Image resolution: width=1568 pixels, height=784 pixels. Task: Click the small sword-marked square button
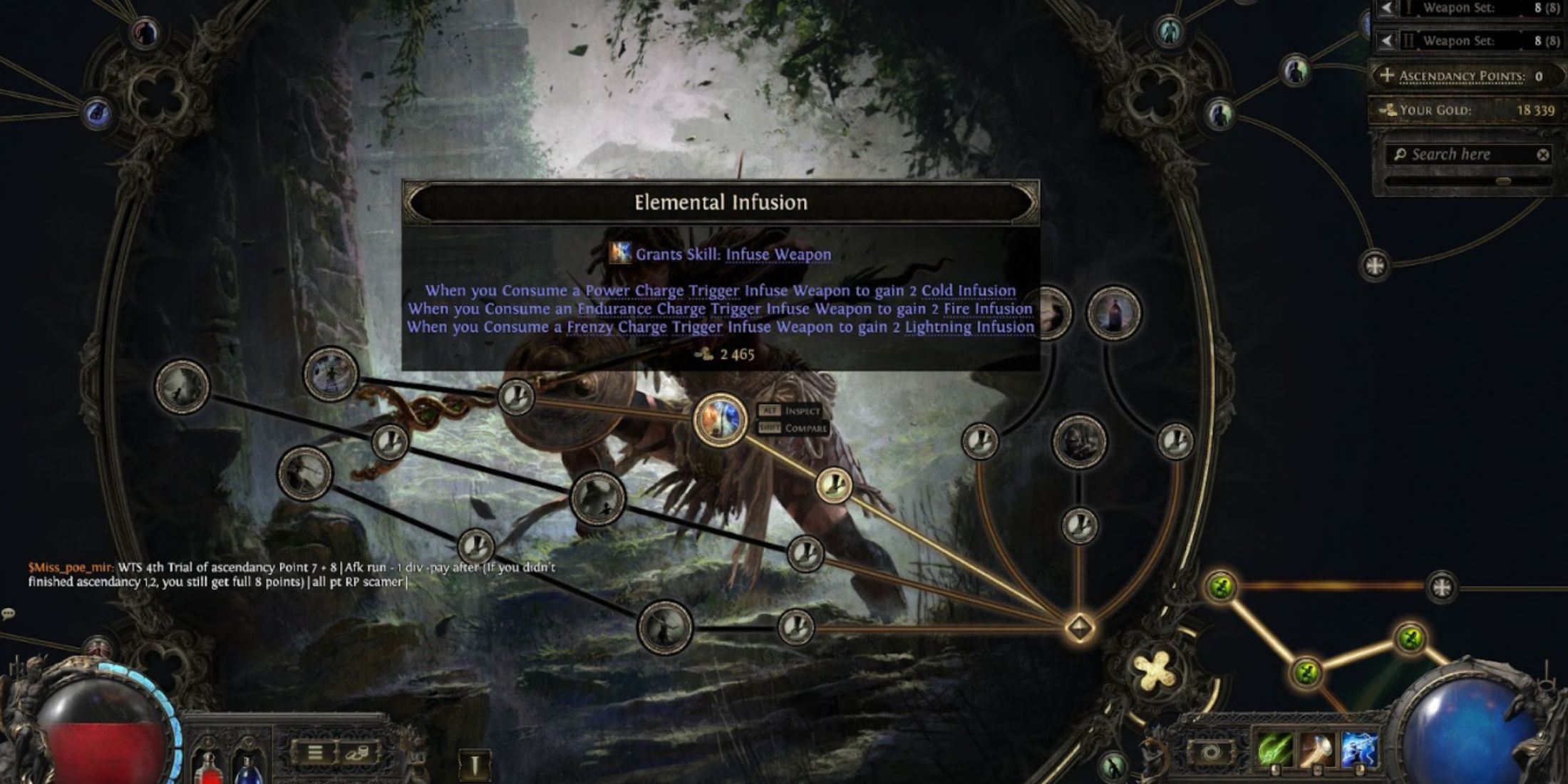click(475, 764)
